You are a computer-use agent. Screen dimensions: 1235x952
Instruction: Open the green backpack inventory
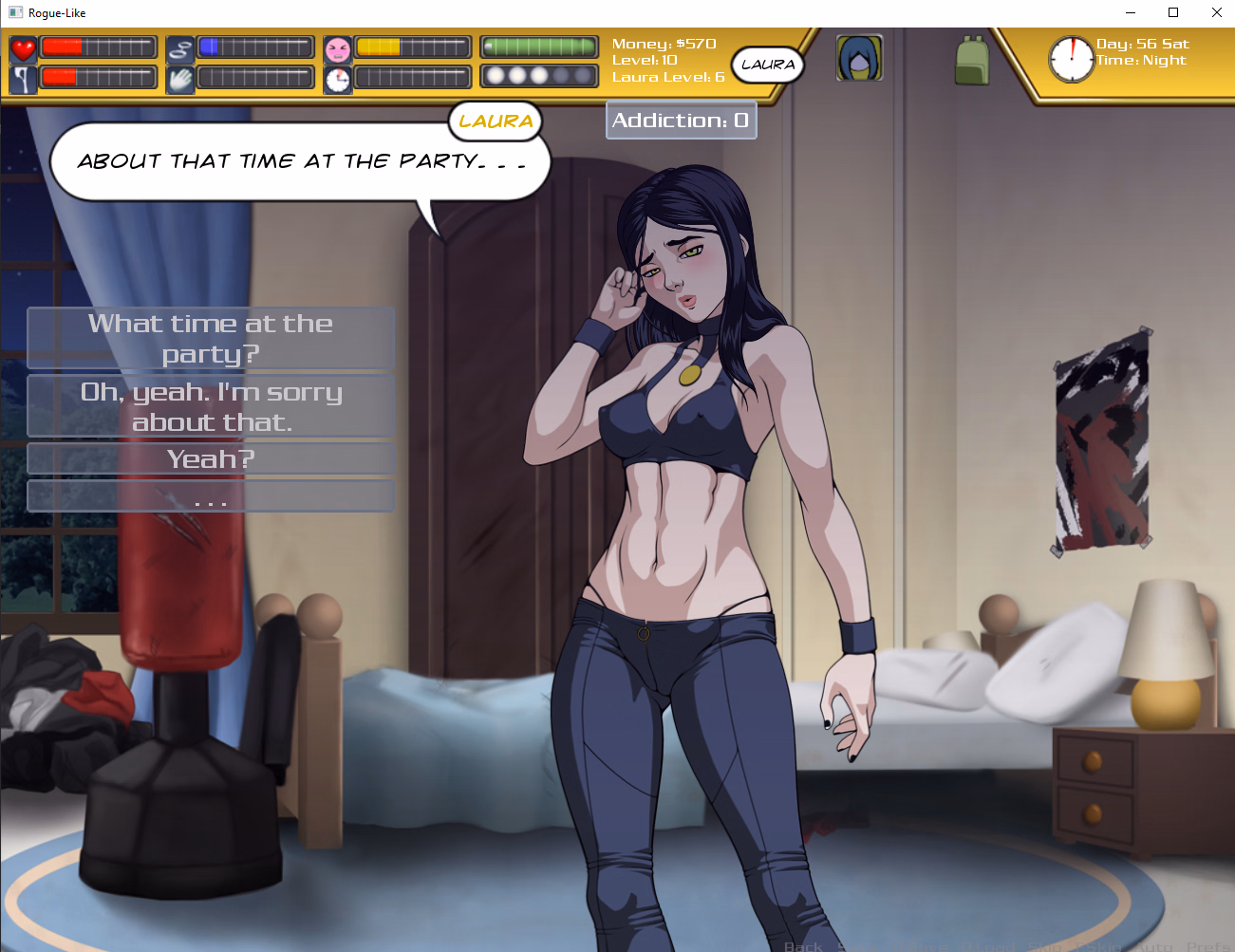tap(971, 60)
